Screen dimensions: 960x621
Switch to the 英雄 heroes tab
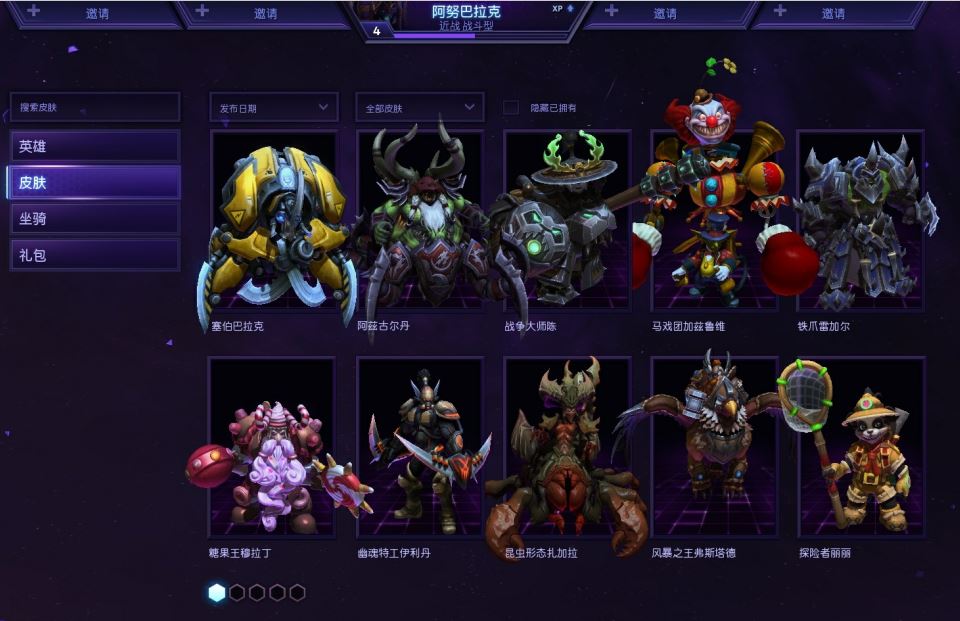click(94, 146)
